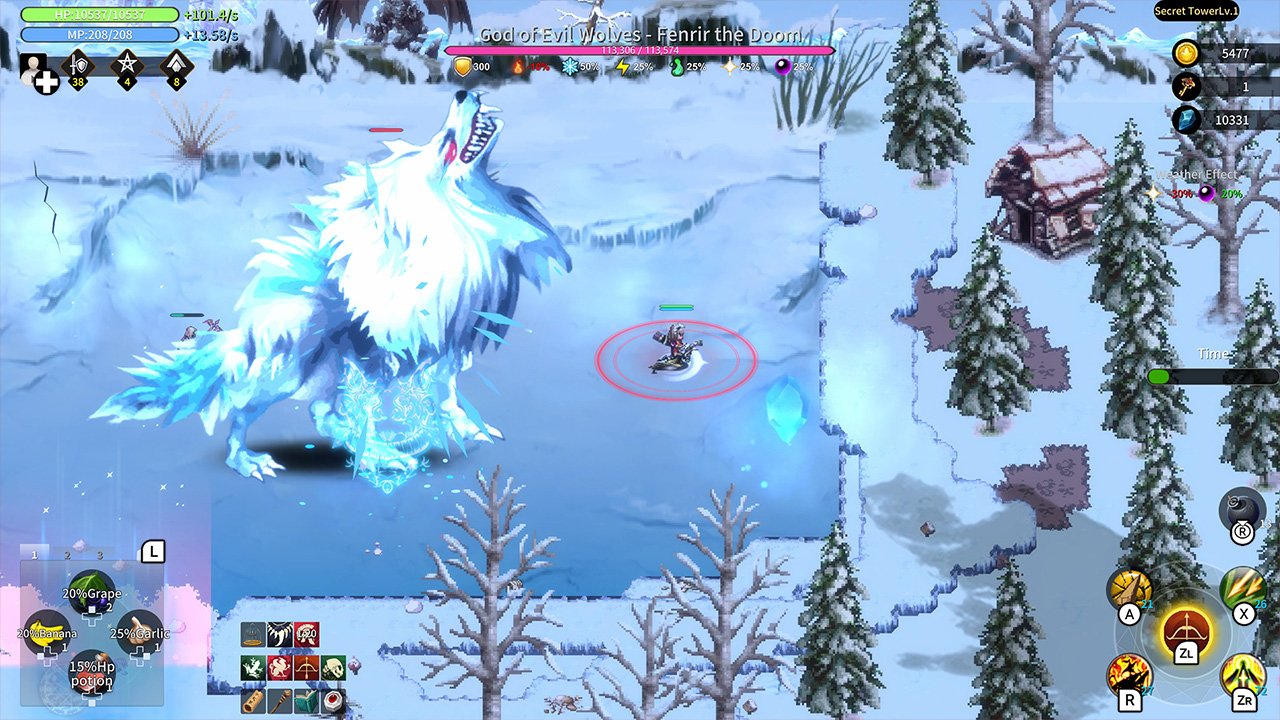Activate the green multi-arrow skill
Image resolution: width=1280 pixels, height=720 pixels.
[x=1243, y=588]
